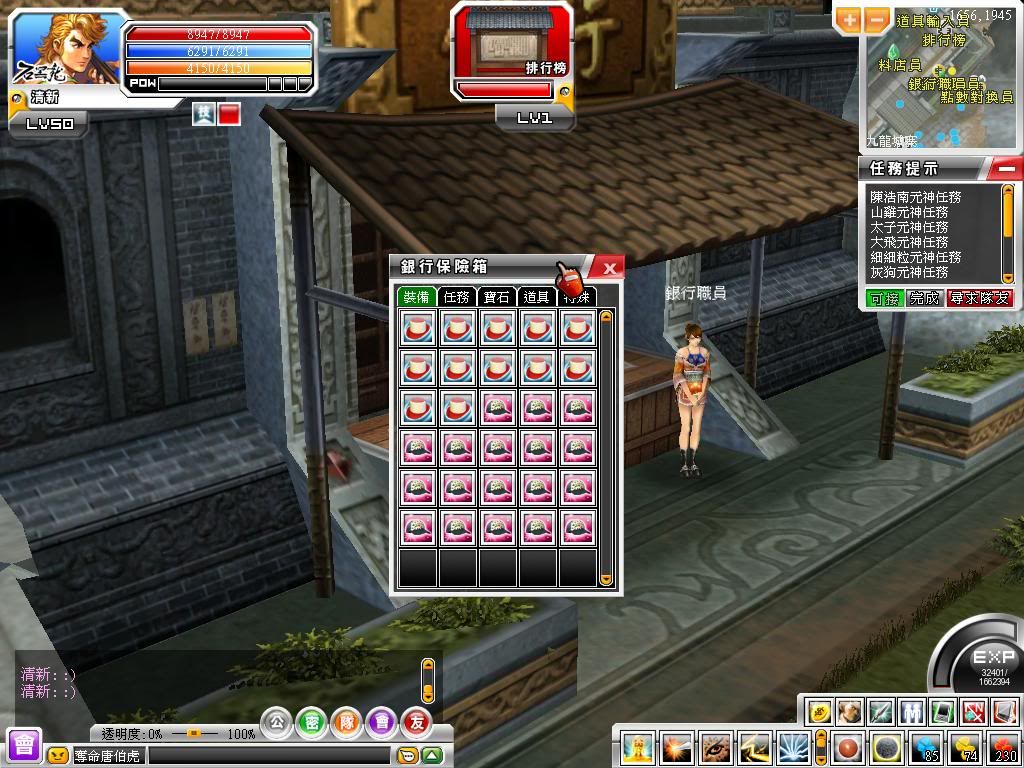Open the angry-face emoticon picker
1024x768 pixels.
pos(58,755)
